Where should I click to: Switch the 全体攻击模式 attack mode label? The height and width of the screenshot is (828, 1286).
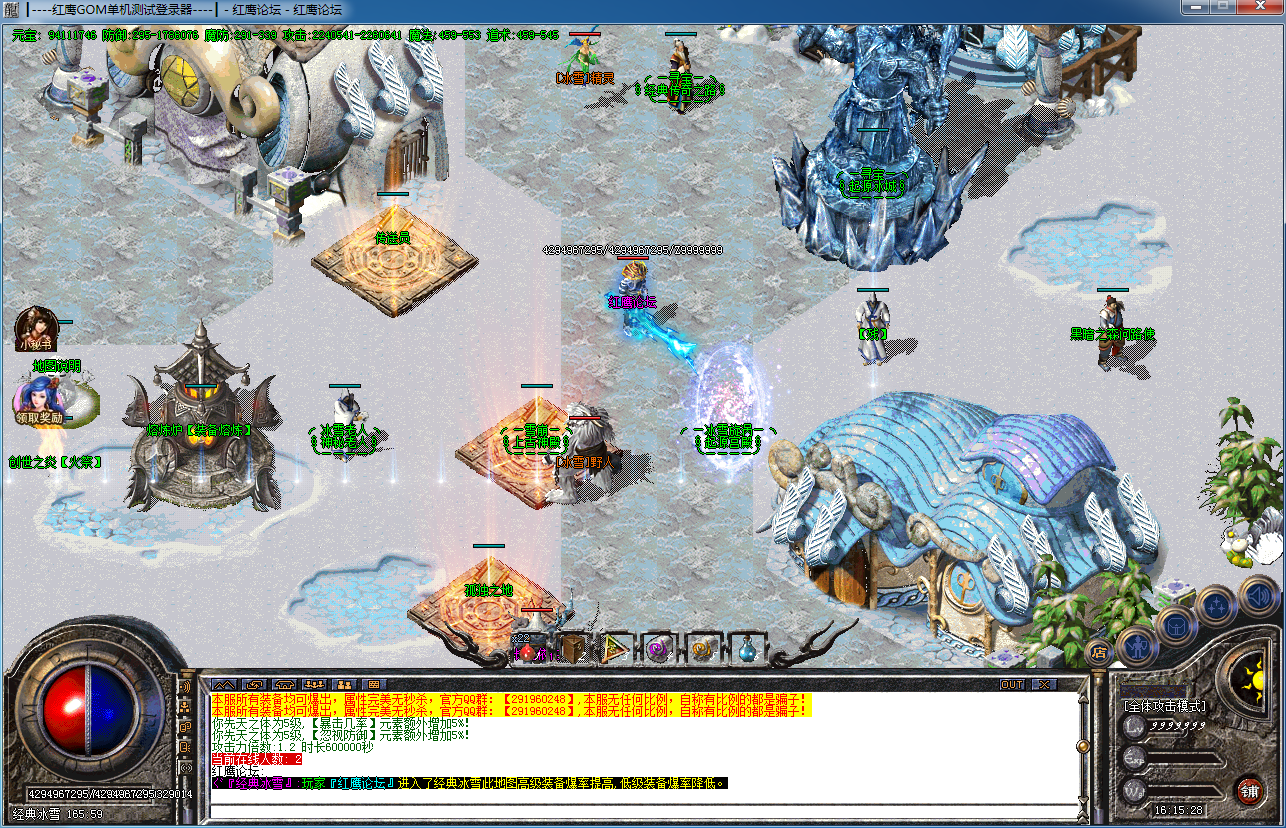pos(1165,706)
